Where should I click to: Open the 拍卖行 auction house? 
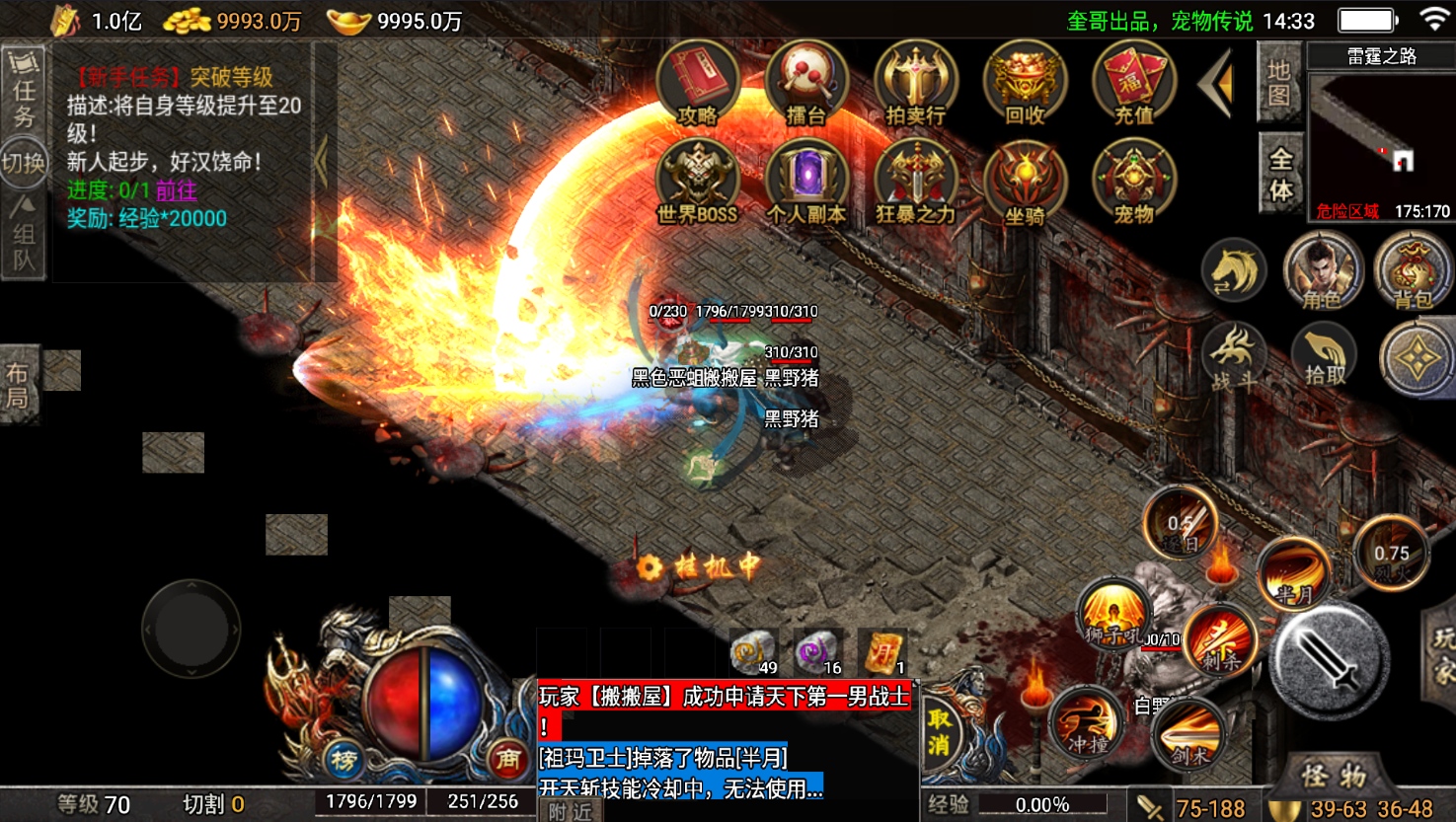point(916,83)
